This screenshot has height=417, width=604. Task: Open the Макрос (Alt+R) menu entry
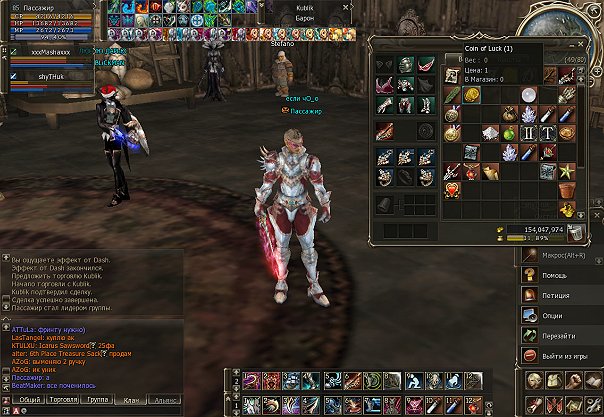(562, 254)
